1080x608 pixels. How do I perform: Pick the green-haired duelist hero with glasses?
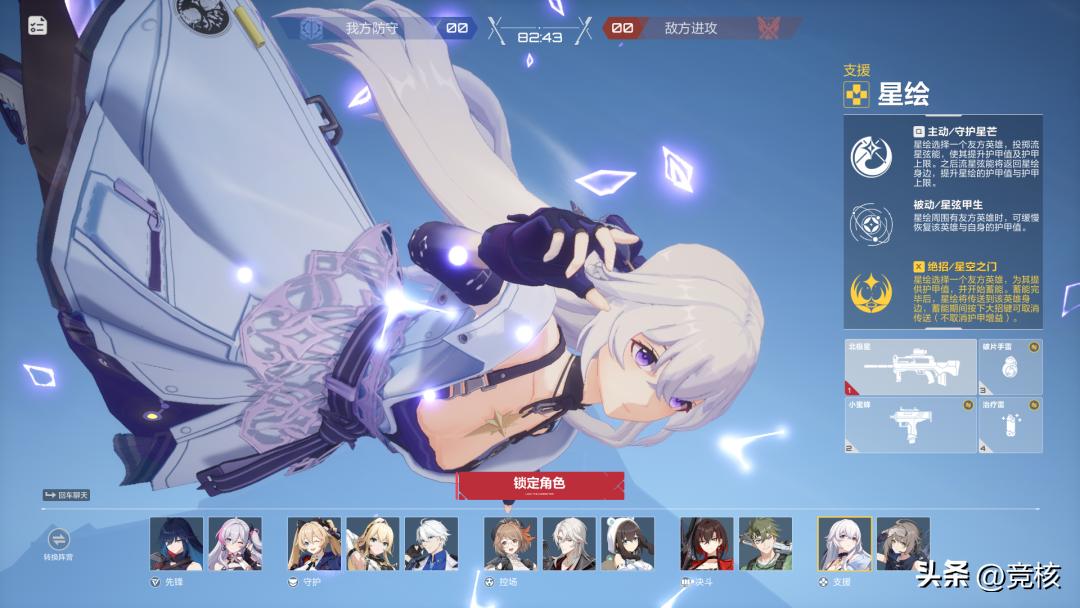coord(766,544)
